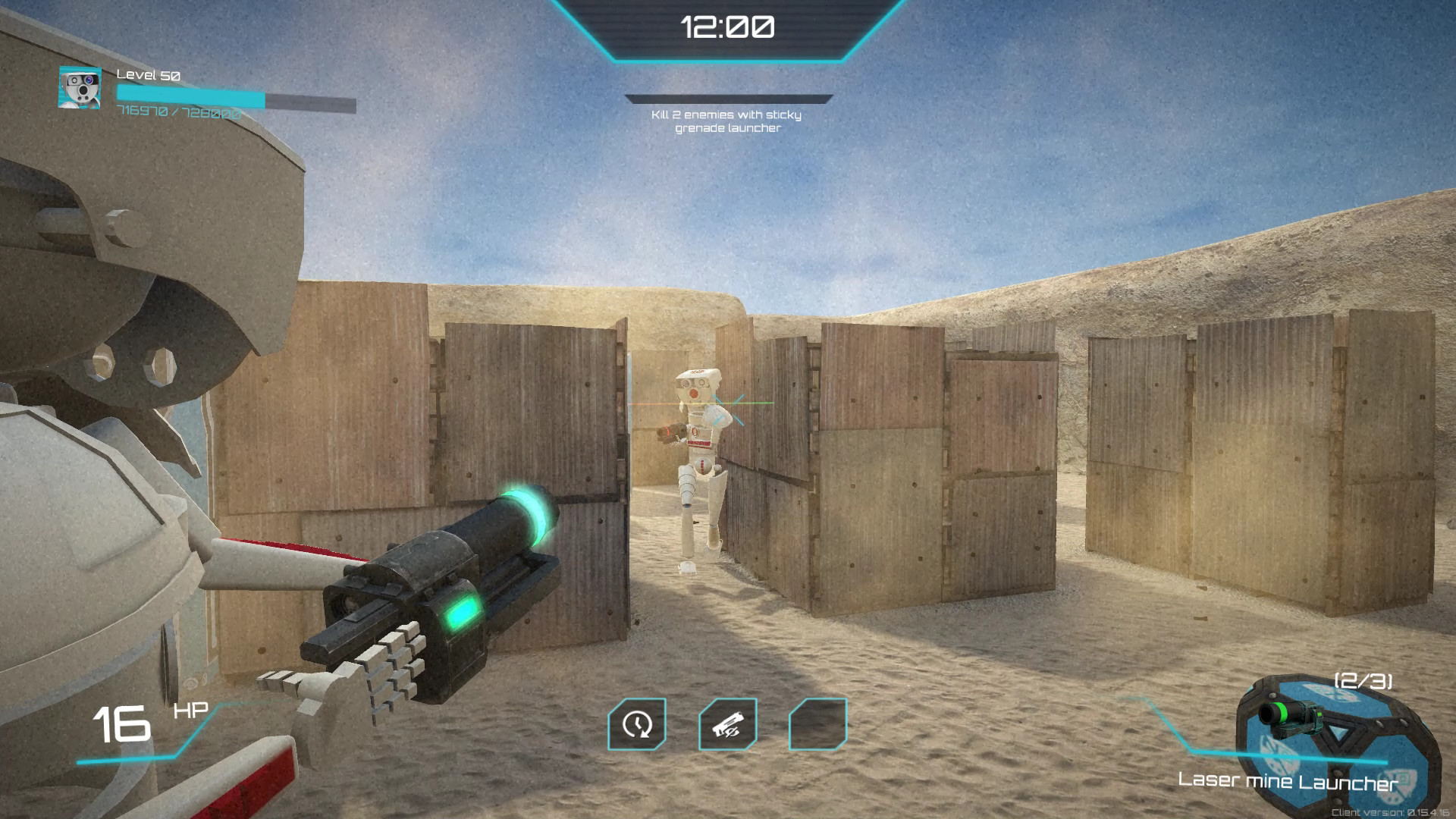The width and height of the screenshot is (1456, 819).
Task: Click the clock icon inside the first ability slot
Action: pyautogui.click(x=637, y=726)
